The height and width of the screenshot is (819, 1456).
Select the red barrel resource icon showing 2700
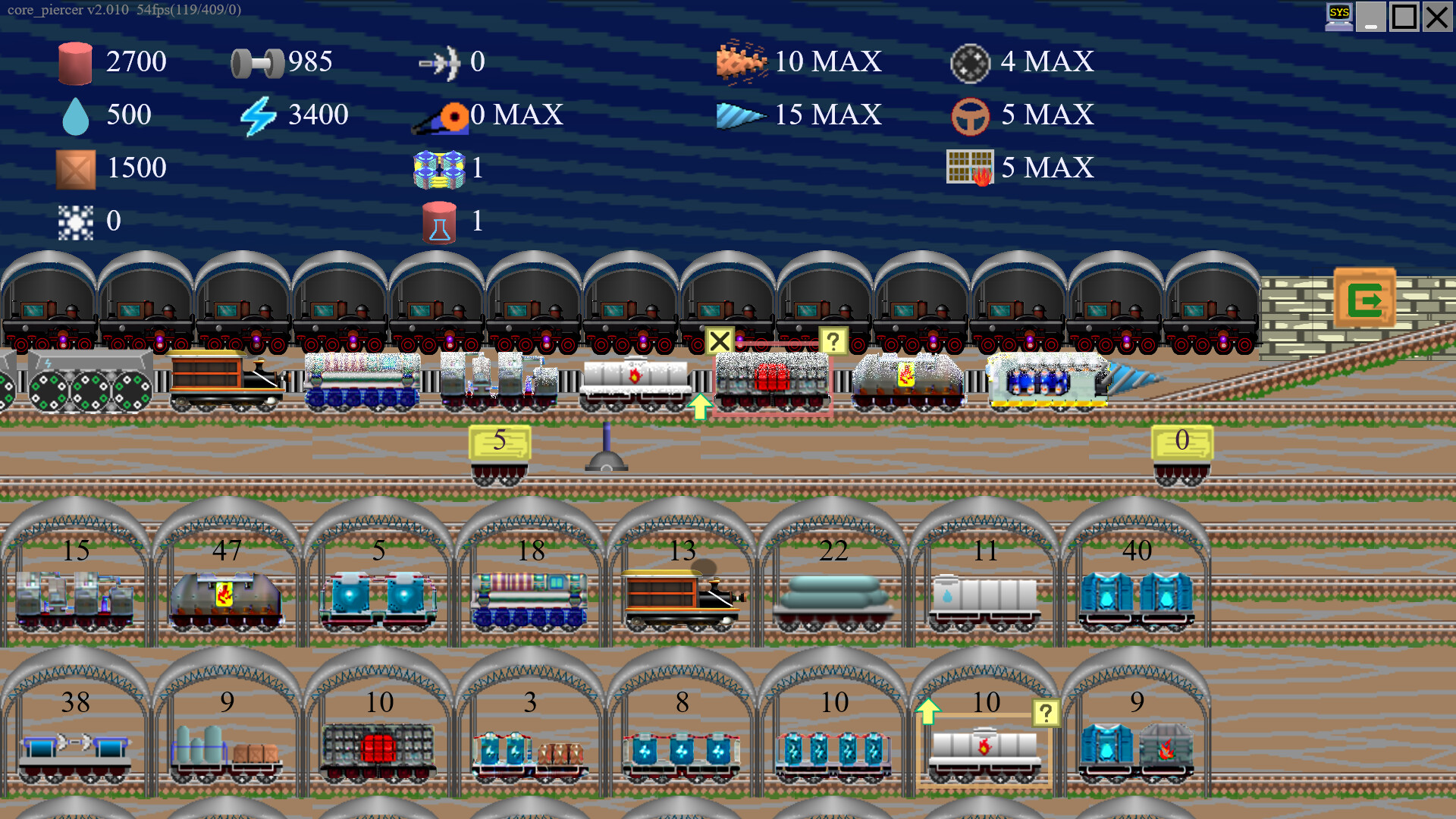click(x=74, y=62)
